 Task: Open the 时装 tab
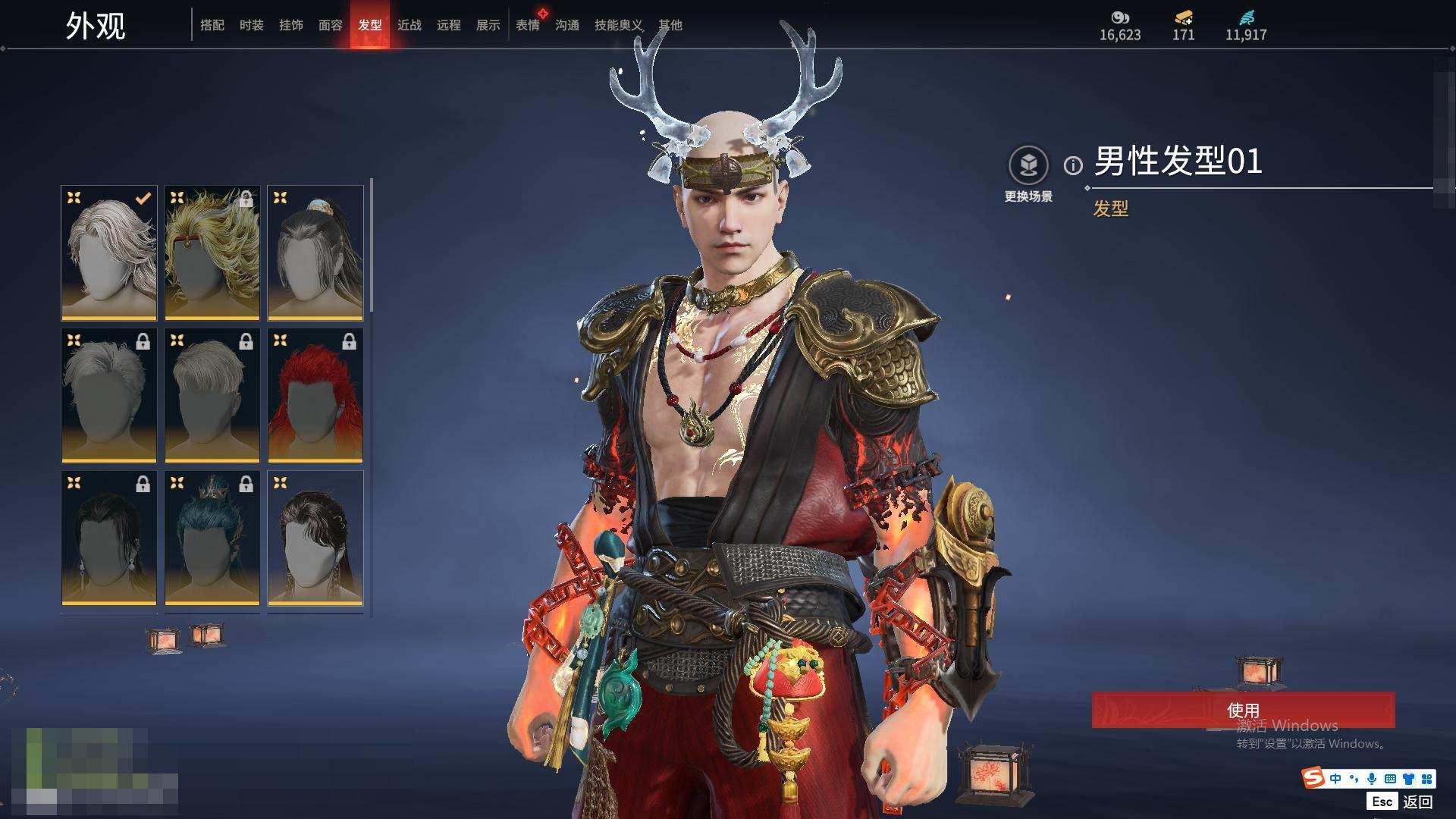(252, 25)
